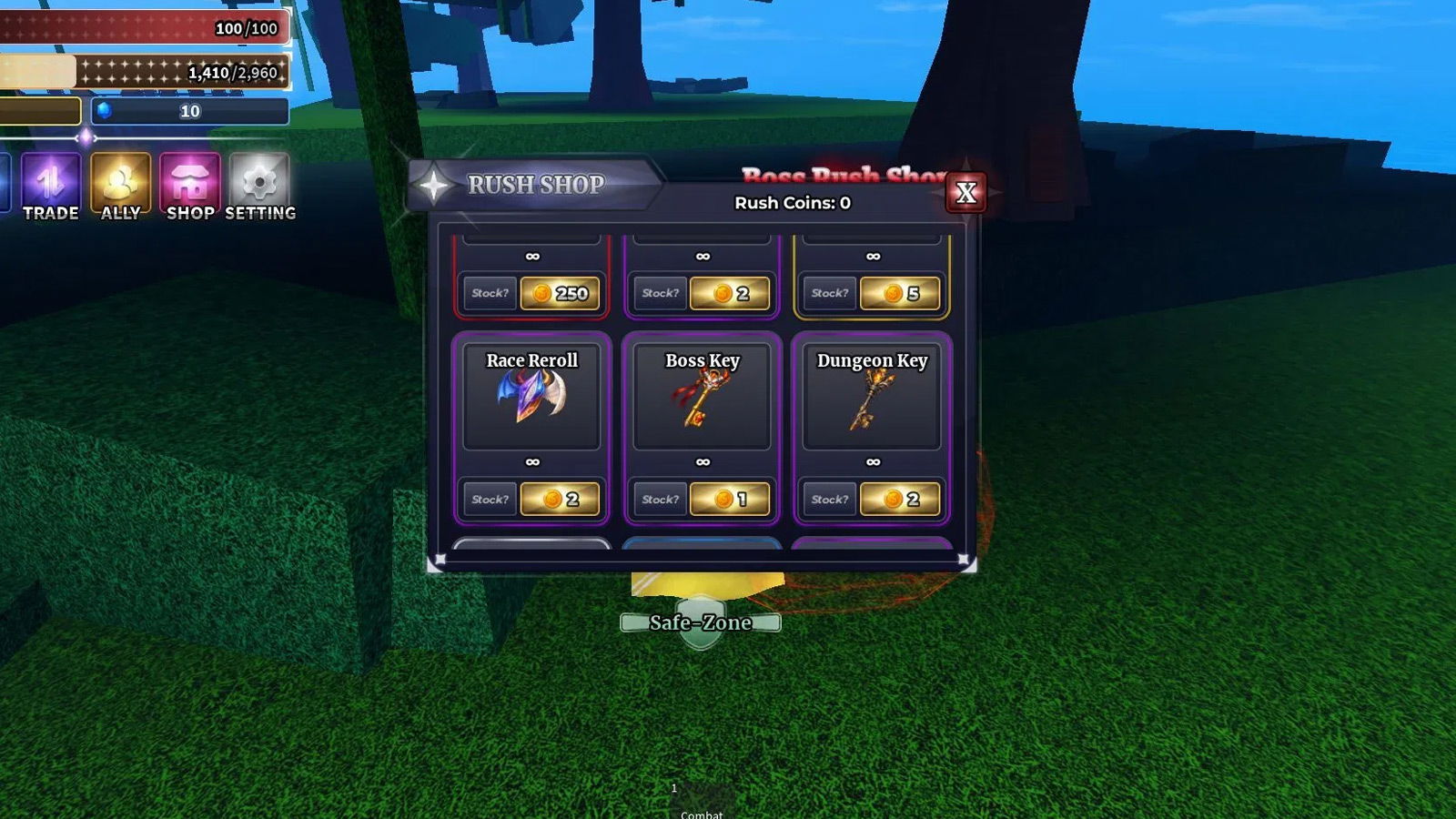
Task: Buy Boss Key for 1 coin
Action: tap(729, 499)
